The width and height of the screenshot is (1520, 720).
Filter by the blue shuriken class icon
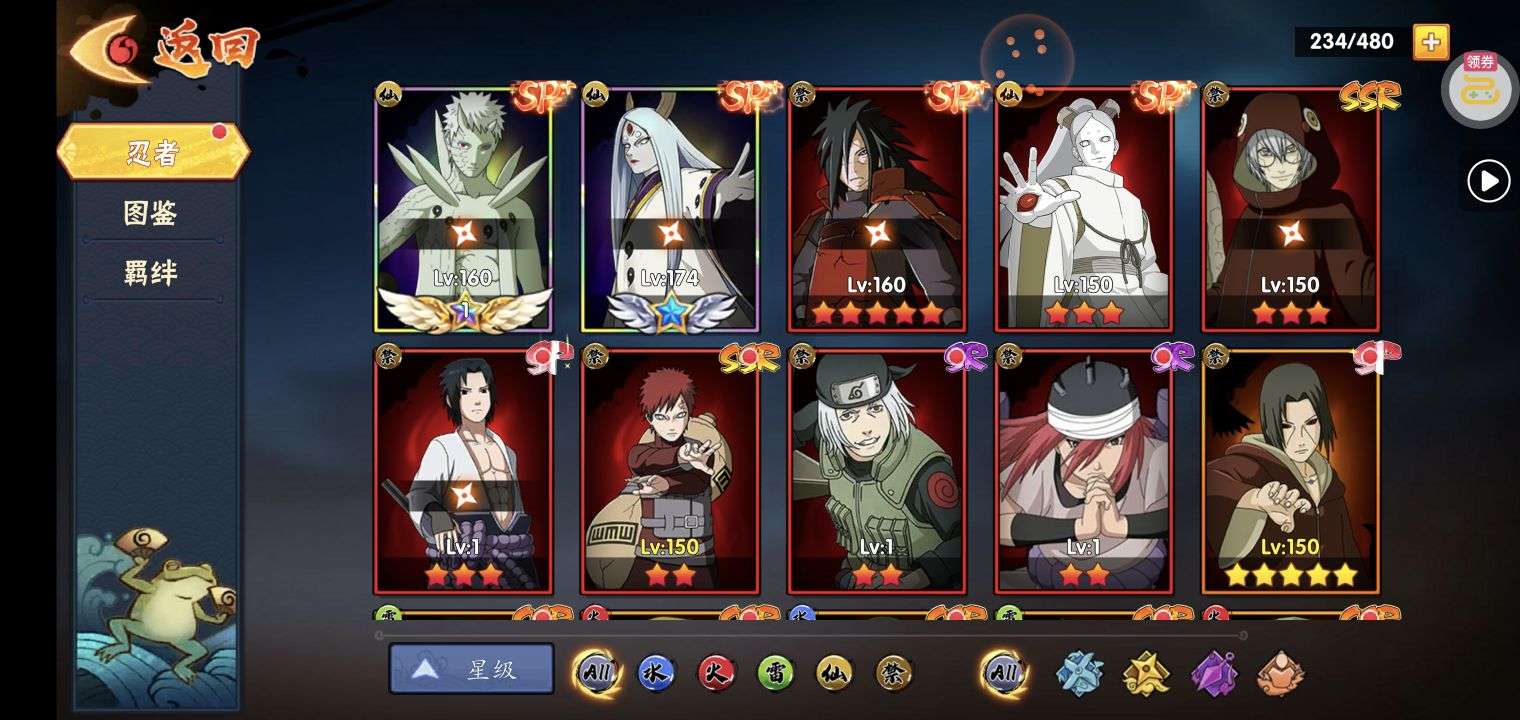tap(1081, 674)
